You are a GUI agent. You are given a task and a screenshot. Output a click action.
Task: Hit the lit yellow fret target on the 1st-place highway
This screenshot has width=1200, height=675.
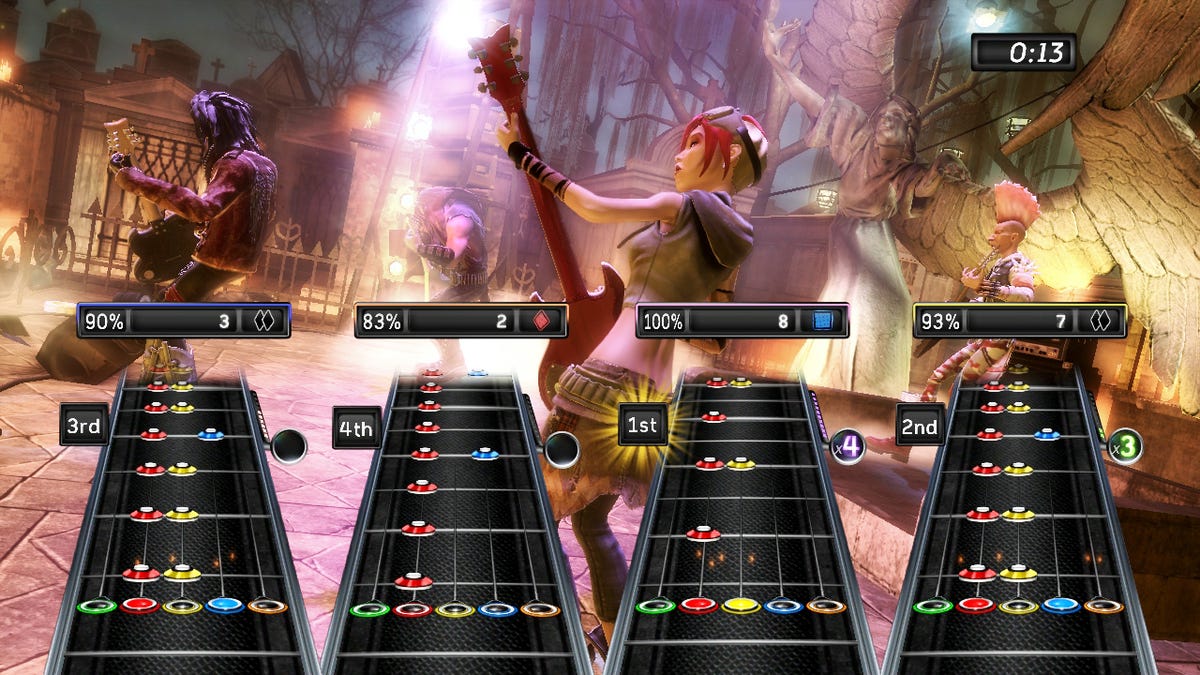(740, 604)
